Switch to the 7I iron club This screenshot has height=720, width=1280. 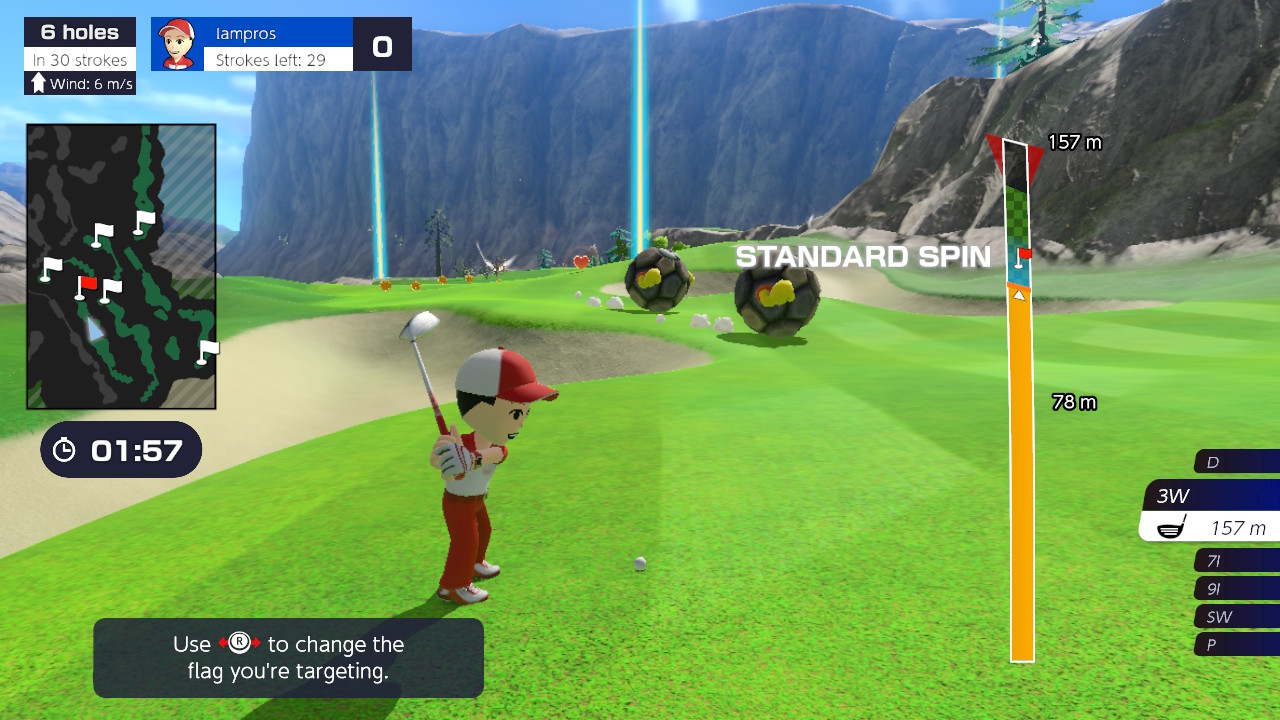click(x=1237, y=561)
